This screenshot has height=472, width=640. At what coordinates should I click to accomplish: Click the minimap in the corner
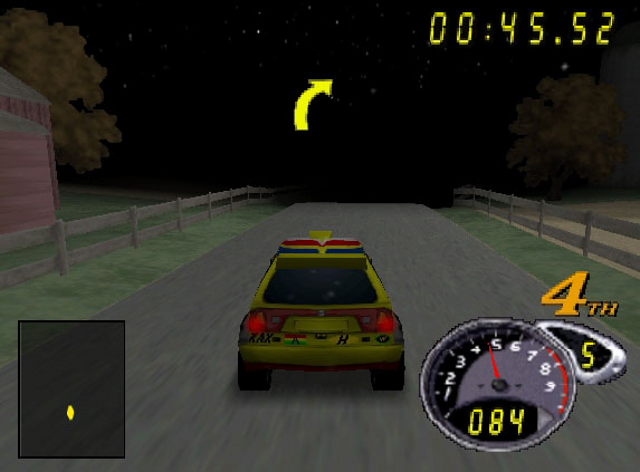point(72,388)
